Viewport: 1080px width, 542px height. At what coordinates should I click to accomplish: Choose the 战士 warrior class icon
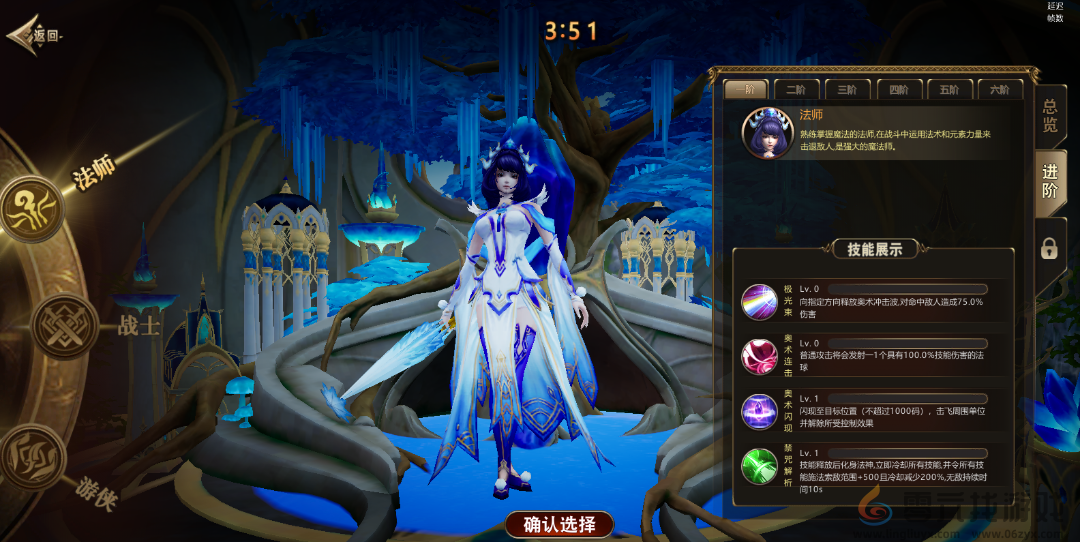(x=66, y=327)
